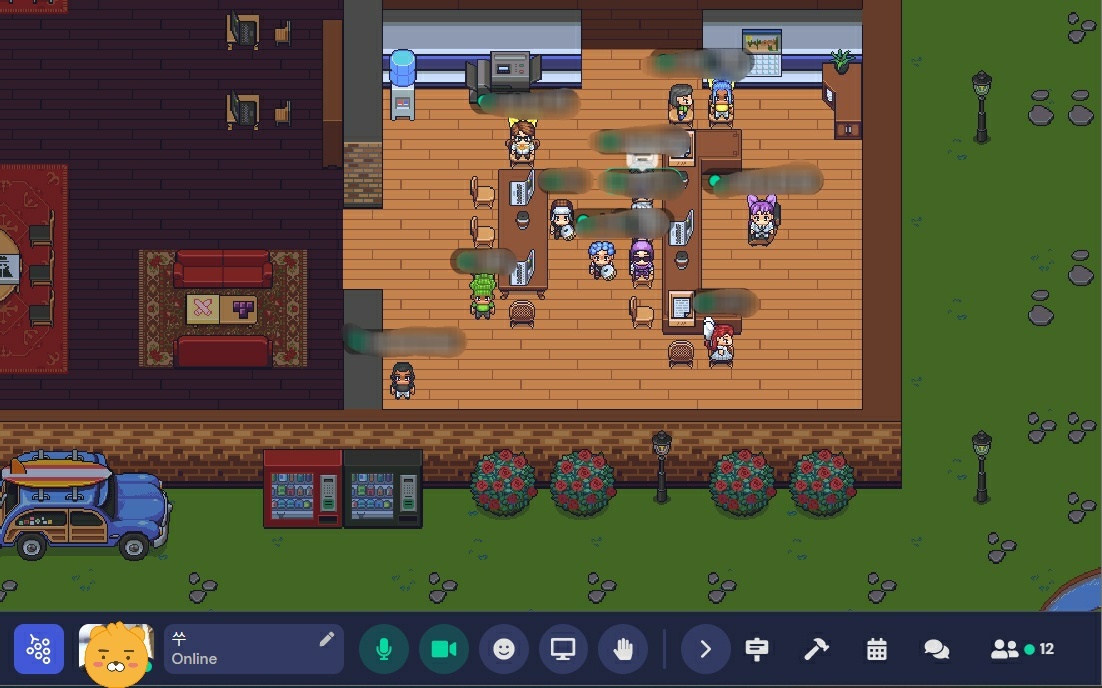
Task: Open the chat panel
Action: (936, 650)
